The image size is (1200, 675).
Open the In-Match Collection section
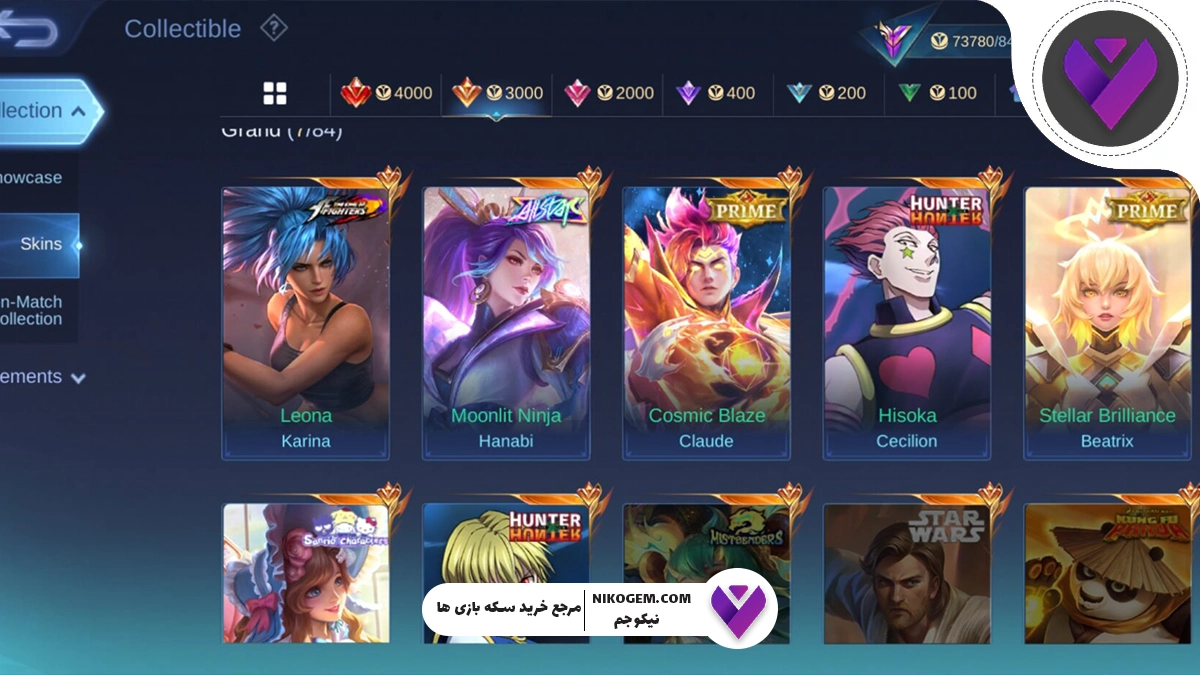(33, 310)
